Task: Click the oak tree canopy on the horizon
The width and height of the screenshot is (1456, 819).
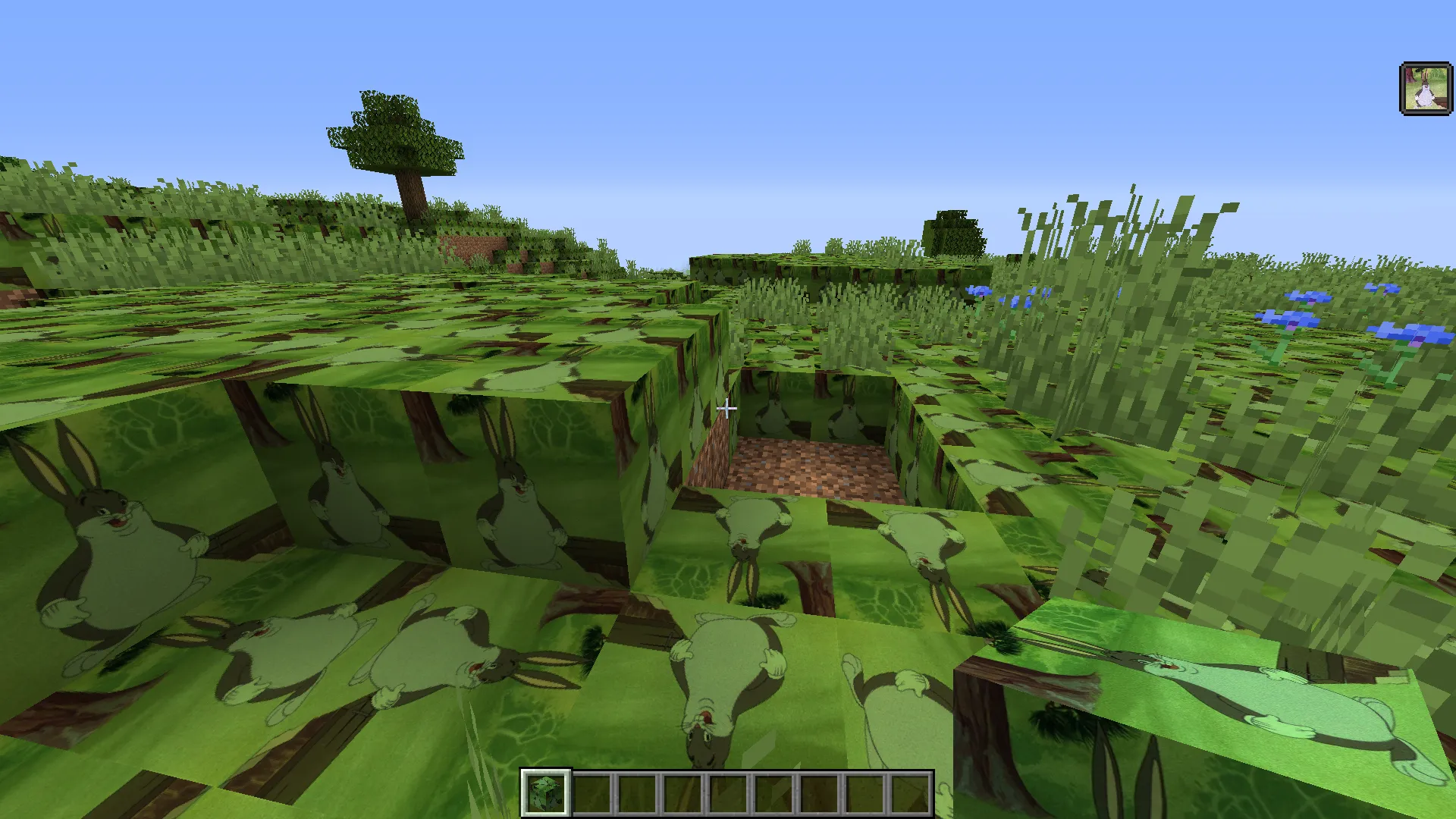Action: click(x=394, y=129)
